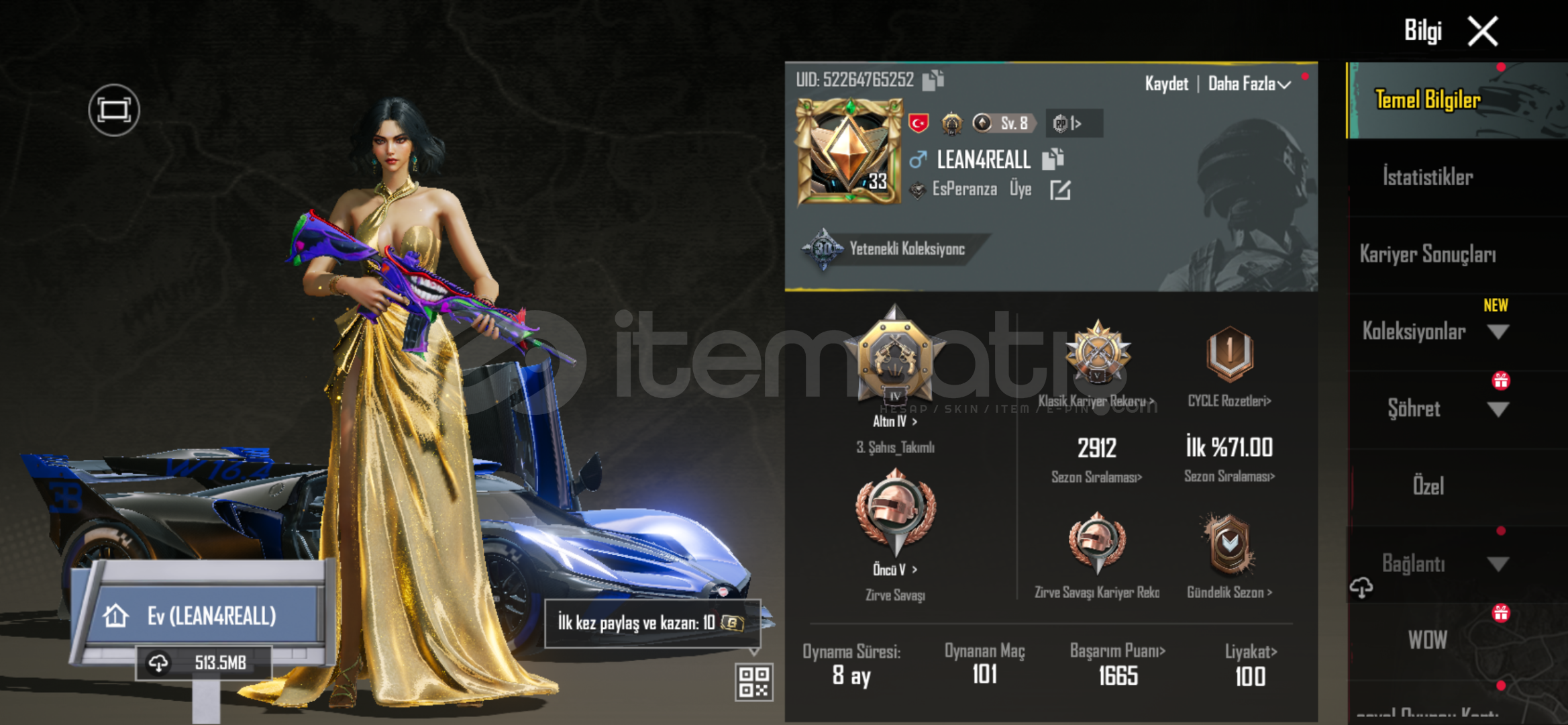The image size is (1568, 725).
Task: Click the fullscreen capture icon top left
Action: click(x=113, y=109)
